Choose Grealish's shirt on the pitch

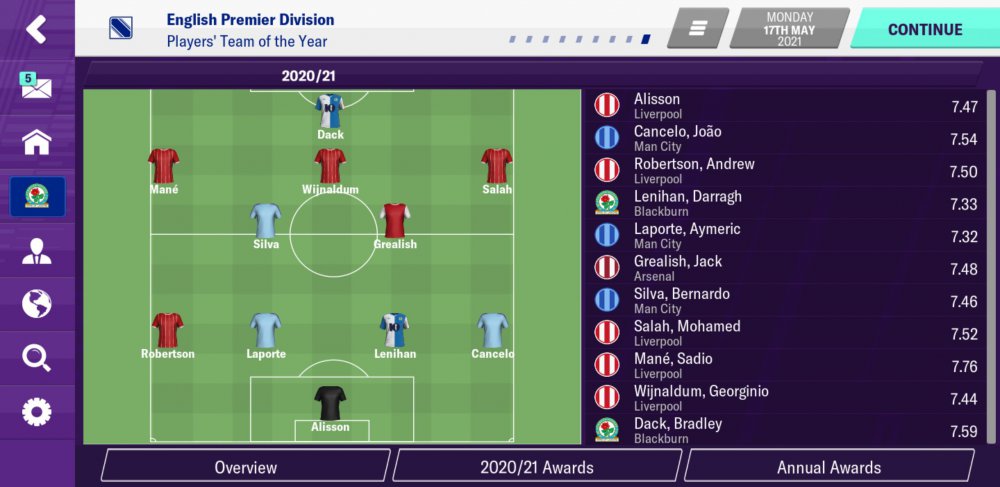[395, 220]
